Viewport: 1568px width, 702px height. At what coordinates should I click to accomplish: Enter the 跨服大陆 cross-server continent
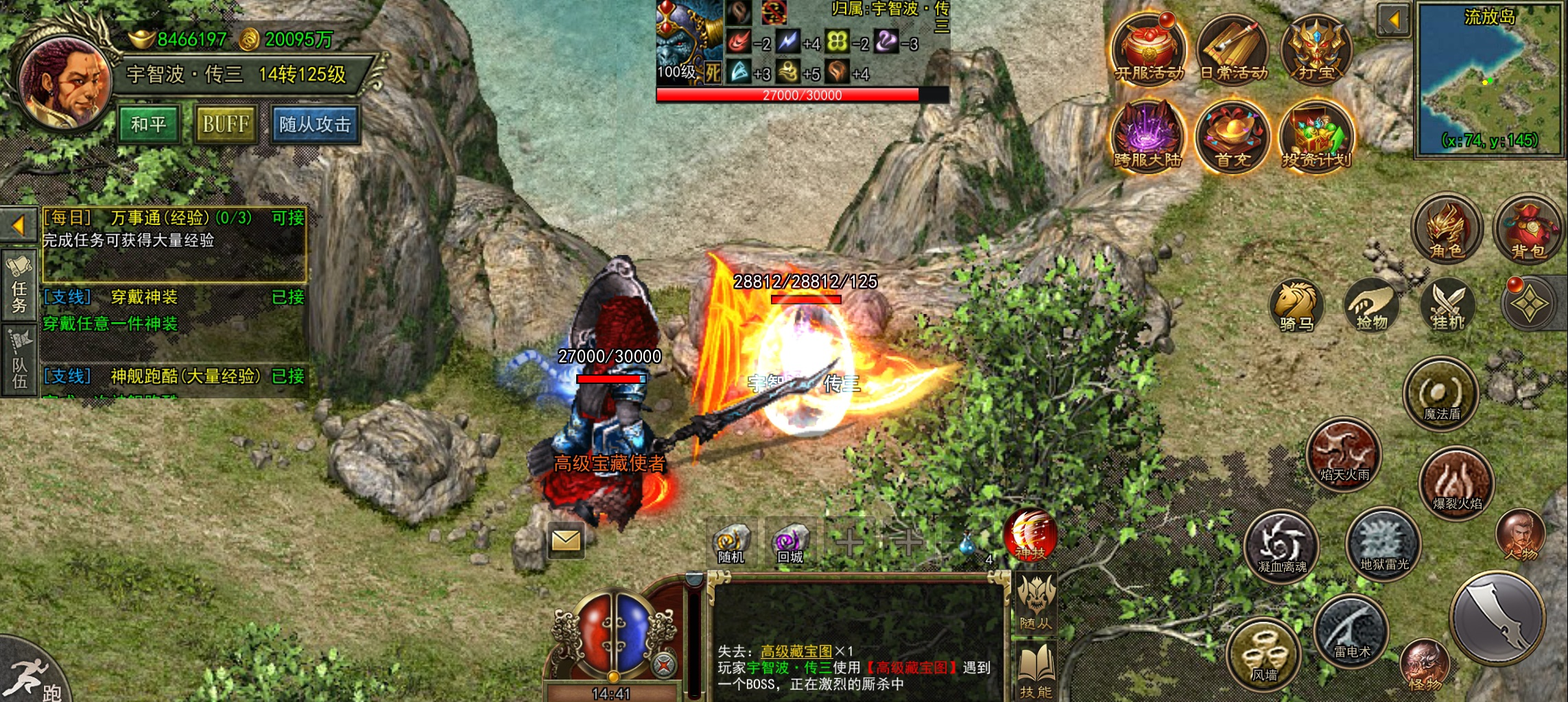coord(1148,135)
